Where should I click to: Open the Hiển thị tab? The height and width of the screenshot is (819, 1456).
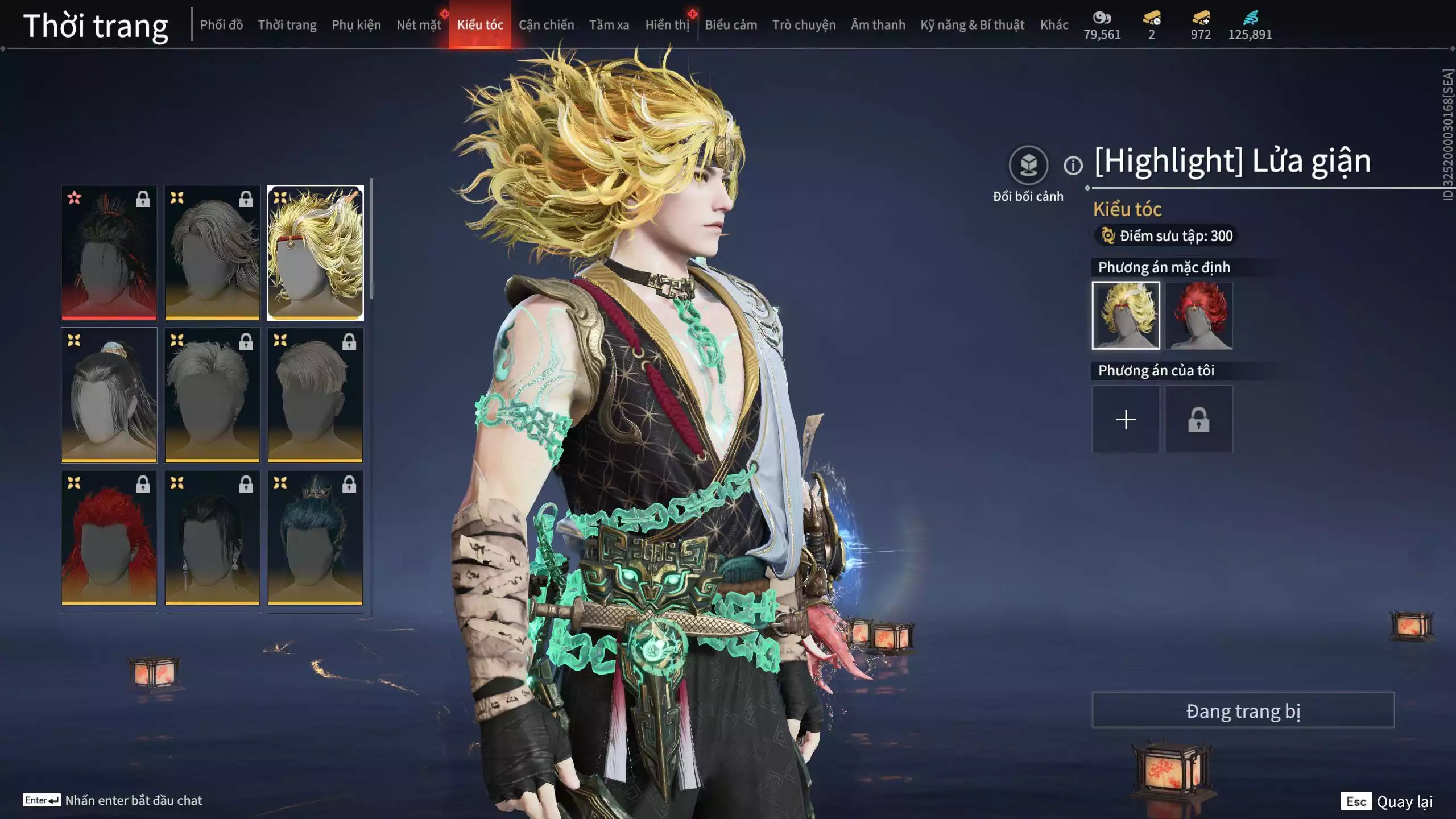[667, 25]
